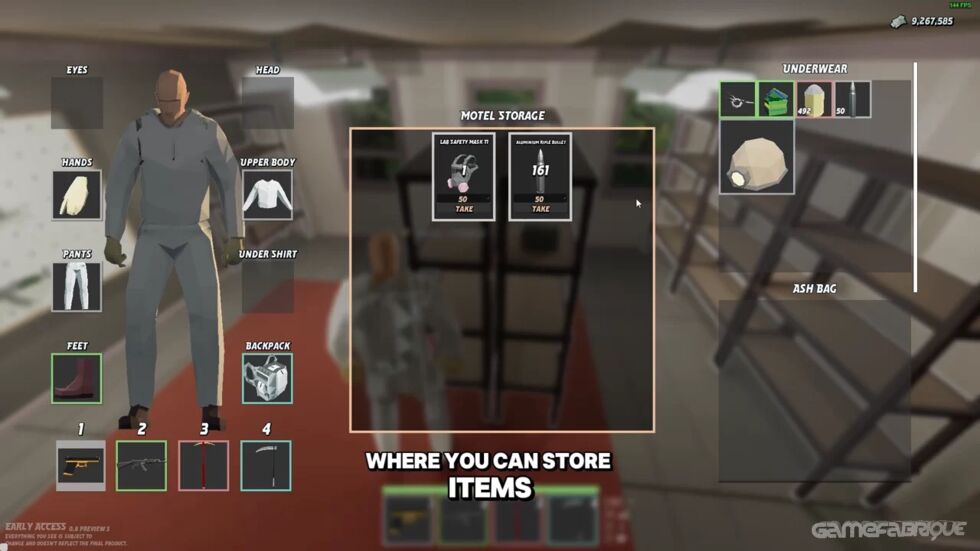This screenshot has height=551, width=980.
Task: Take the Aluminium Rifle Bullets from storage
Action: click(540, 209)
